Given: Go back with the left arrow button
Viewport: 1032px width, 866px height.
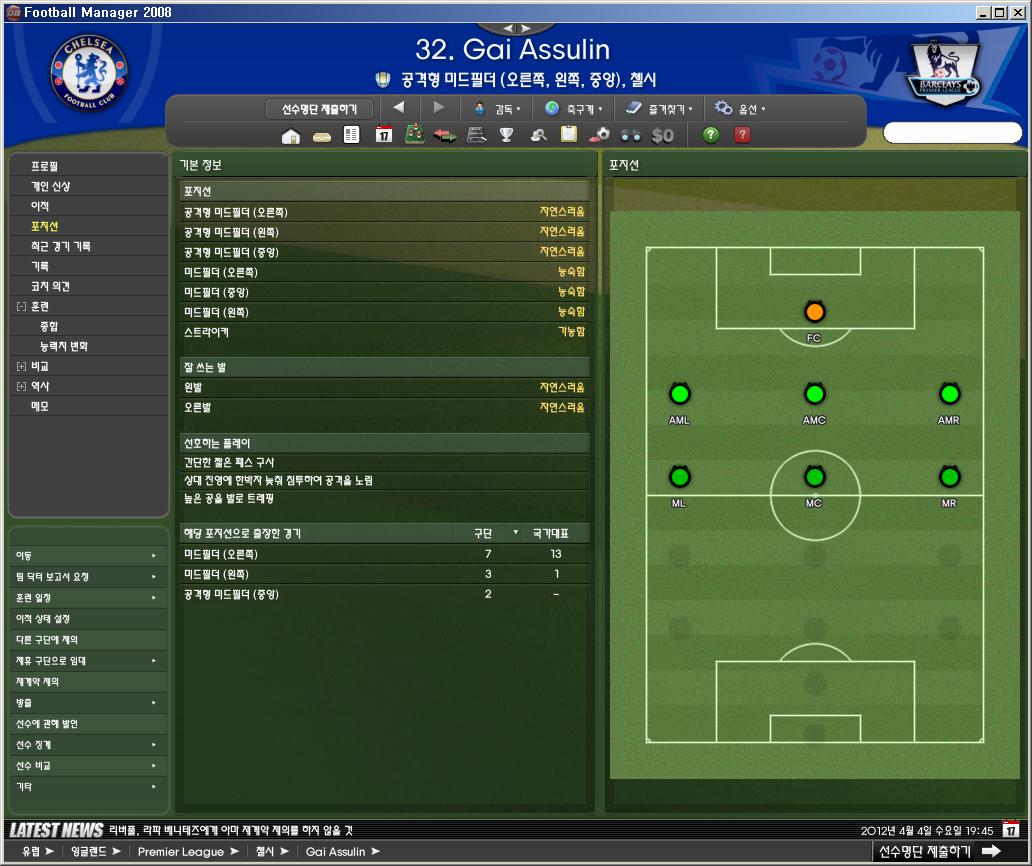Looking at the screenshot, I should 399,108.
